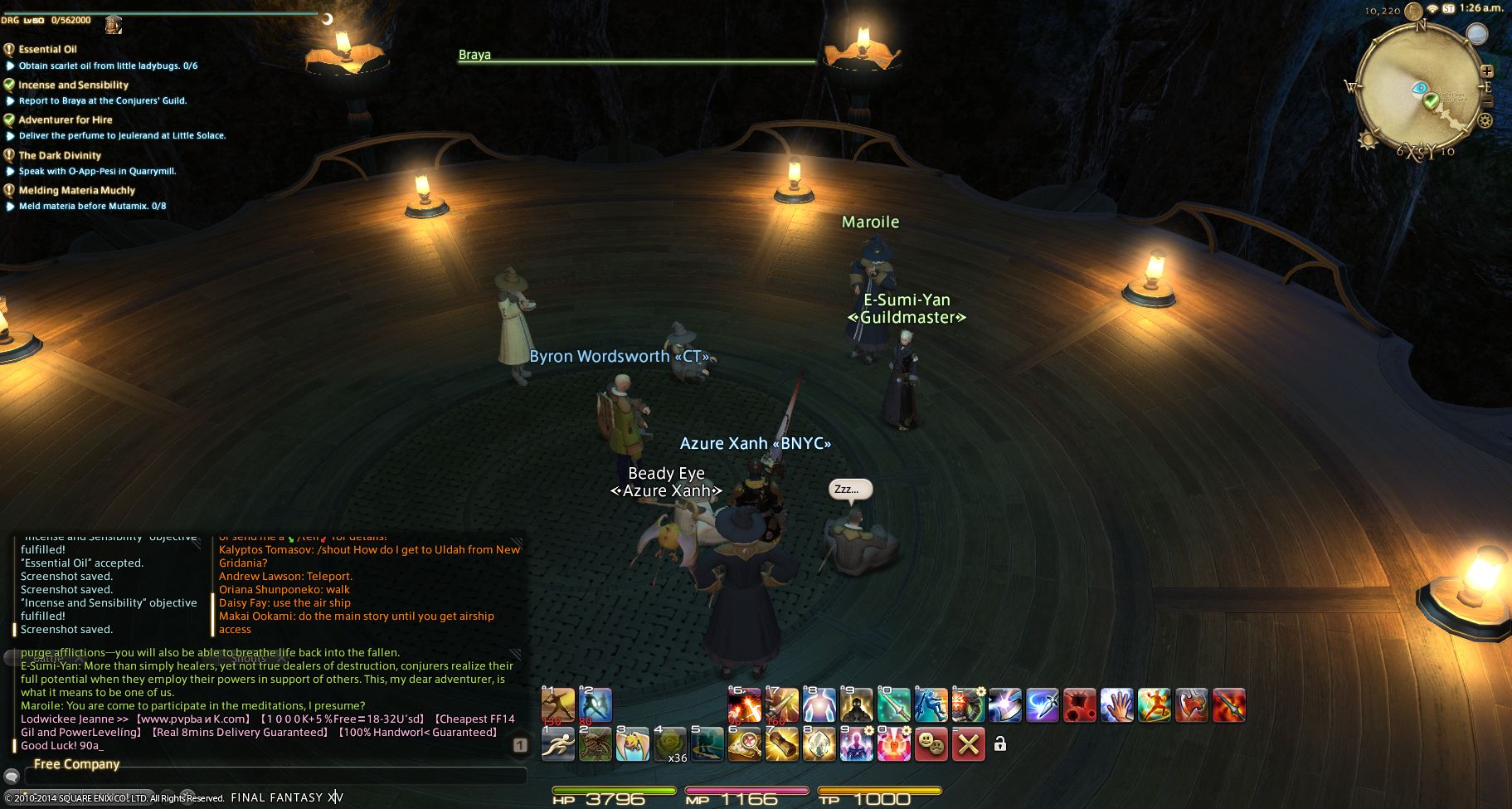Open the emote smiley faces hotbar button
This screenshot has height=809, width=1512.
(x=931, y=744)
